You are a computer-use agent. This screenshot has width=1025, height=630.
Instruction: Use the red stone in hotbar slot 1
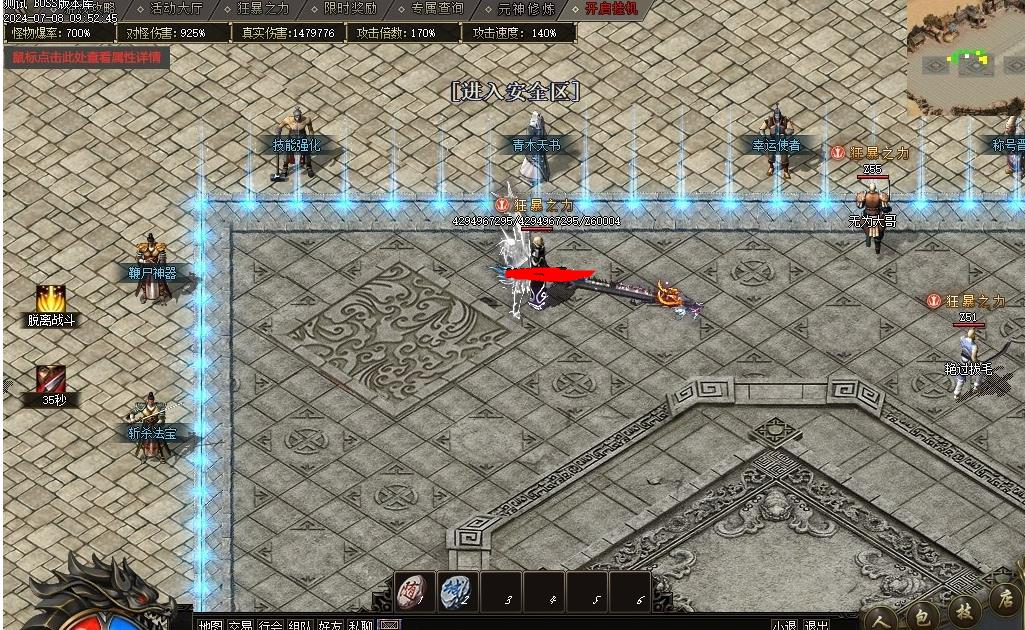[x=414, y=591]
